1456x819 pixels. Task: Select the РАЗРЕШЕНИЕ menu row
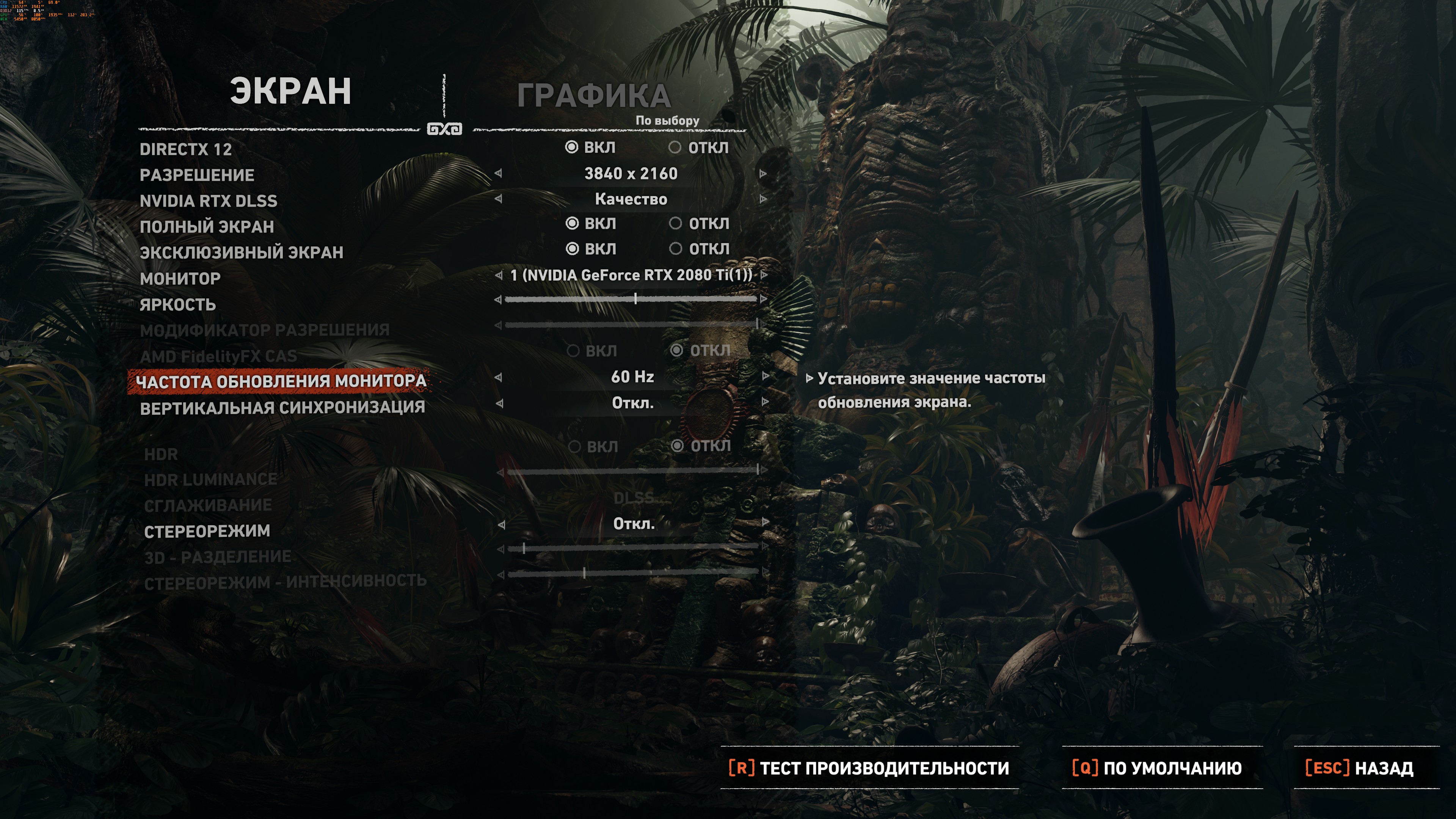(x=197, y=175)
